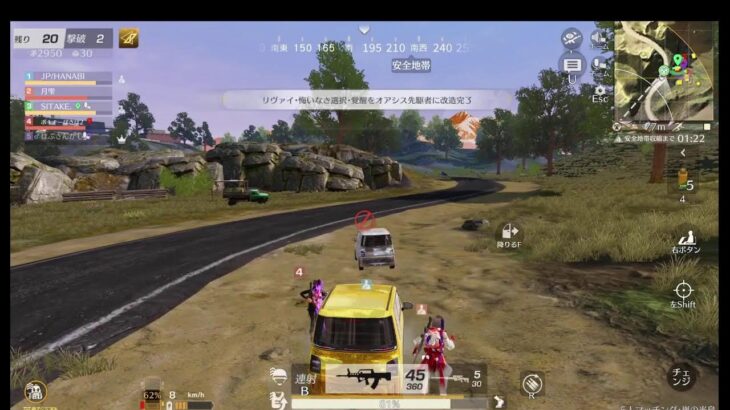Toggle the microphone icon
Image resolution: width=730 pixels, height=410 pixels.
coord(600,65)
